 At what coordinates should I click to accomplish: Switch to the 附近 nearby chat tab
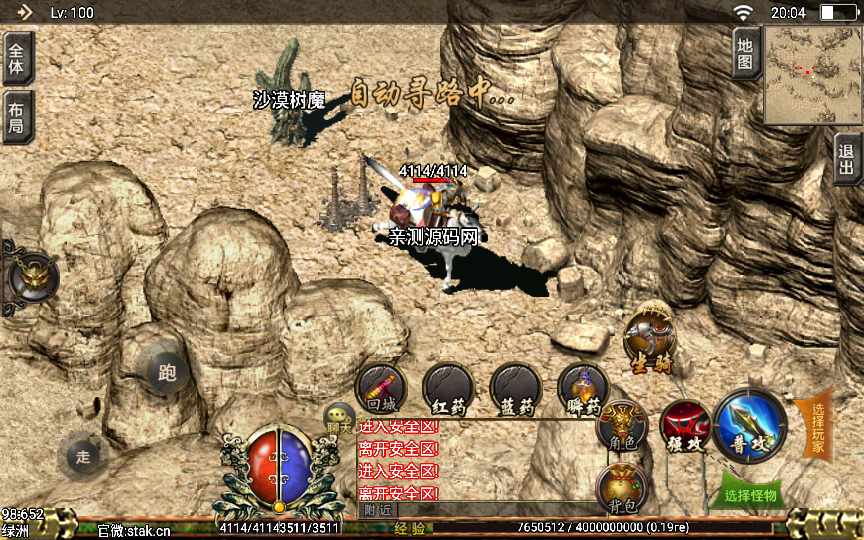[x=377, y=510]
